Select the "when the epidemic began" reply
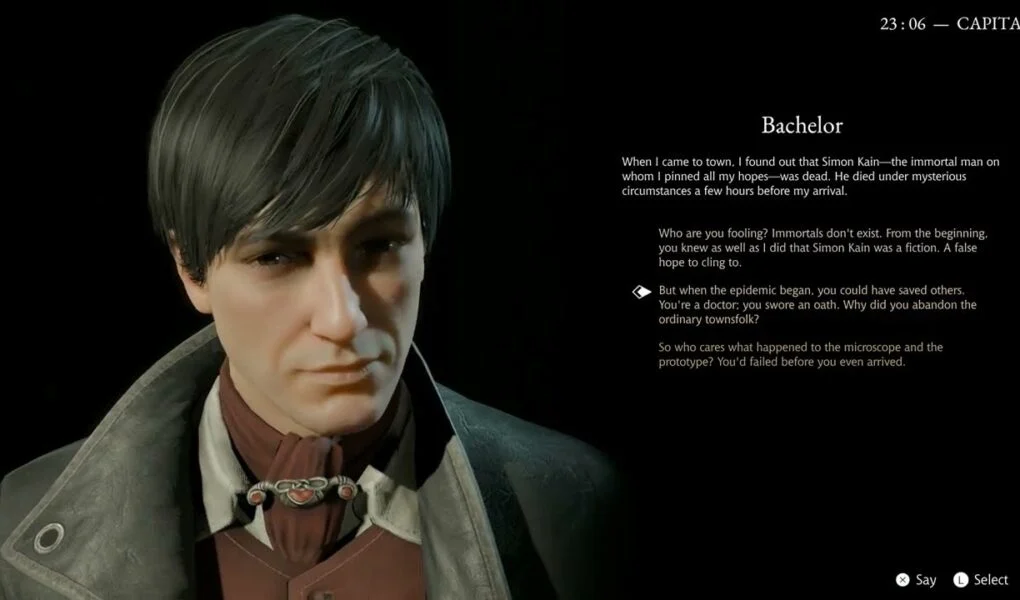1020x600 pixels. (x=817, y=304)
